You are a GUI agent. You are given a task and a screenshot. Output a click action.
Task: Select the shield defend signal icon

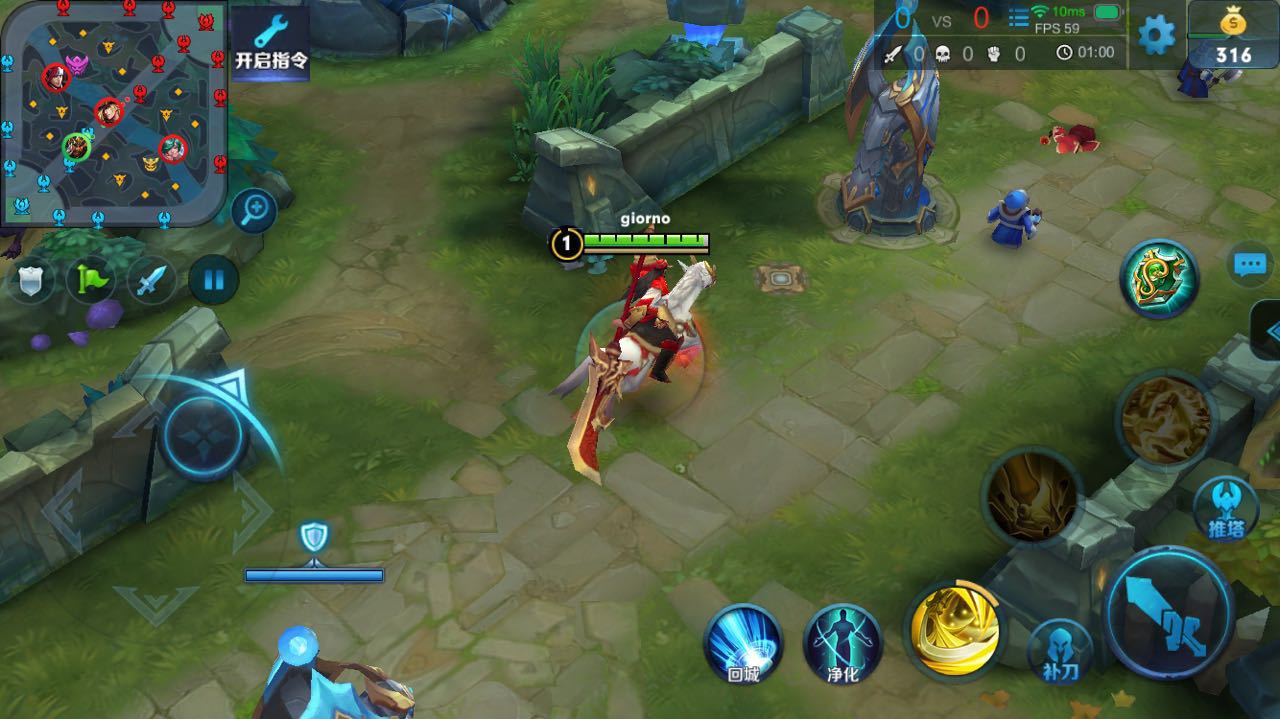pyautogui.click(x=30, y=280)
